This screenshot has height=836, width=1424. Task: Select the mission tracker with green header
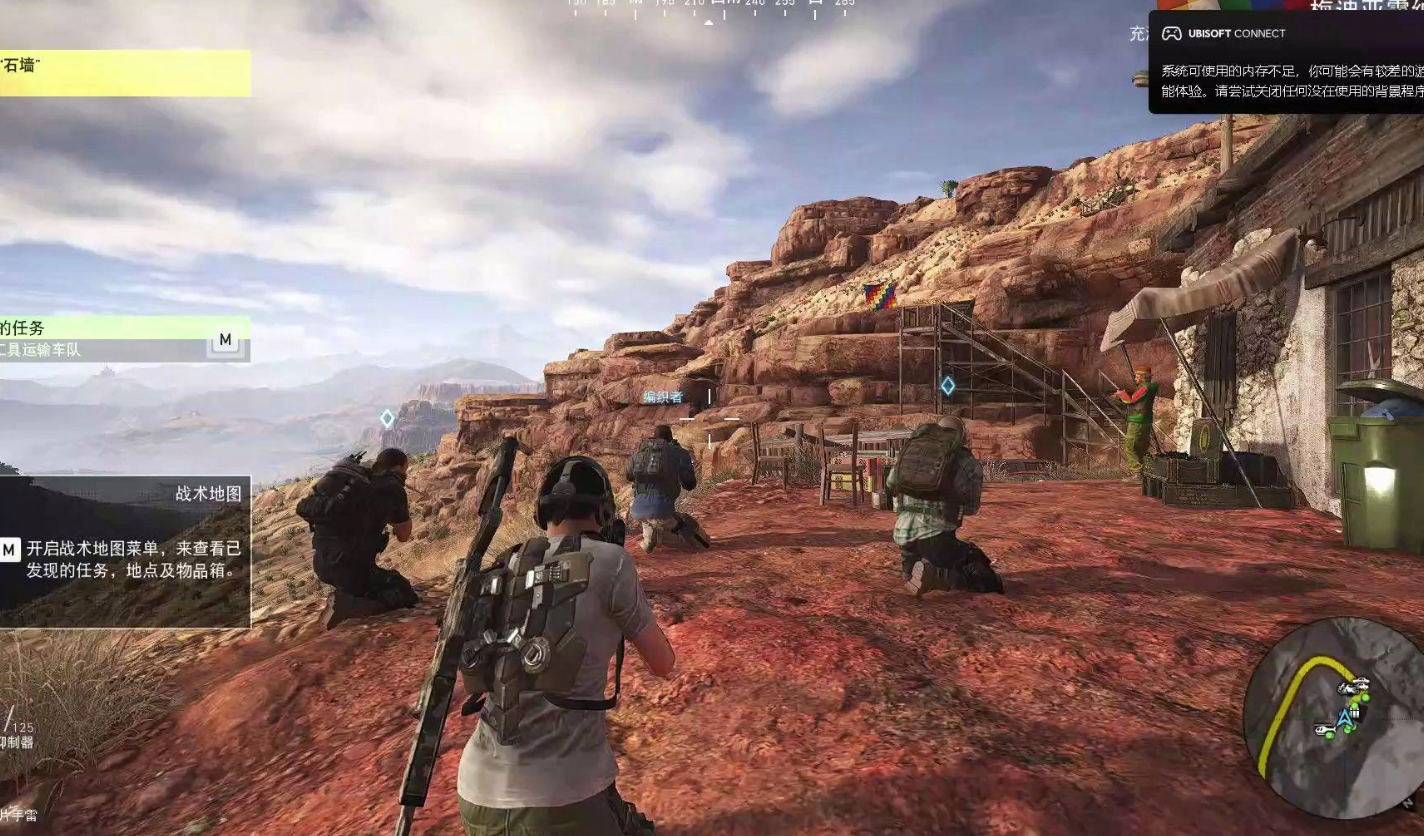coord(122,338)
